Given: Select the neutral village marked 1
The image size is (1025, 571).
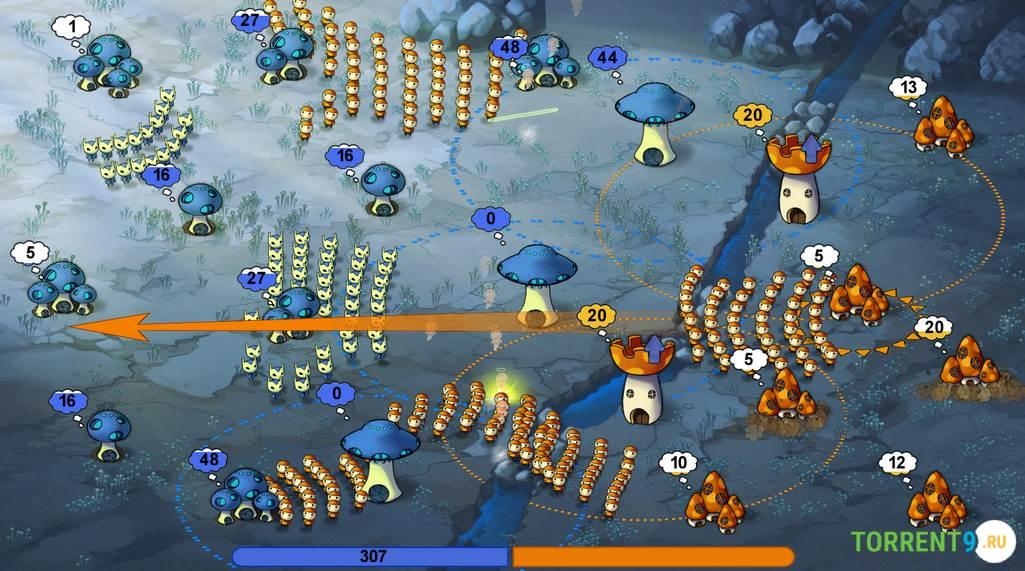Looking at the screenshot, I should click(108, 65).
